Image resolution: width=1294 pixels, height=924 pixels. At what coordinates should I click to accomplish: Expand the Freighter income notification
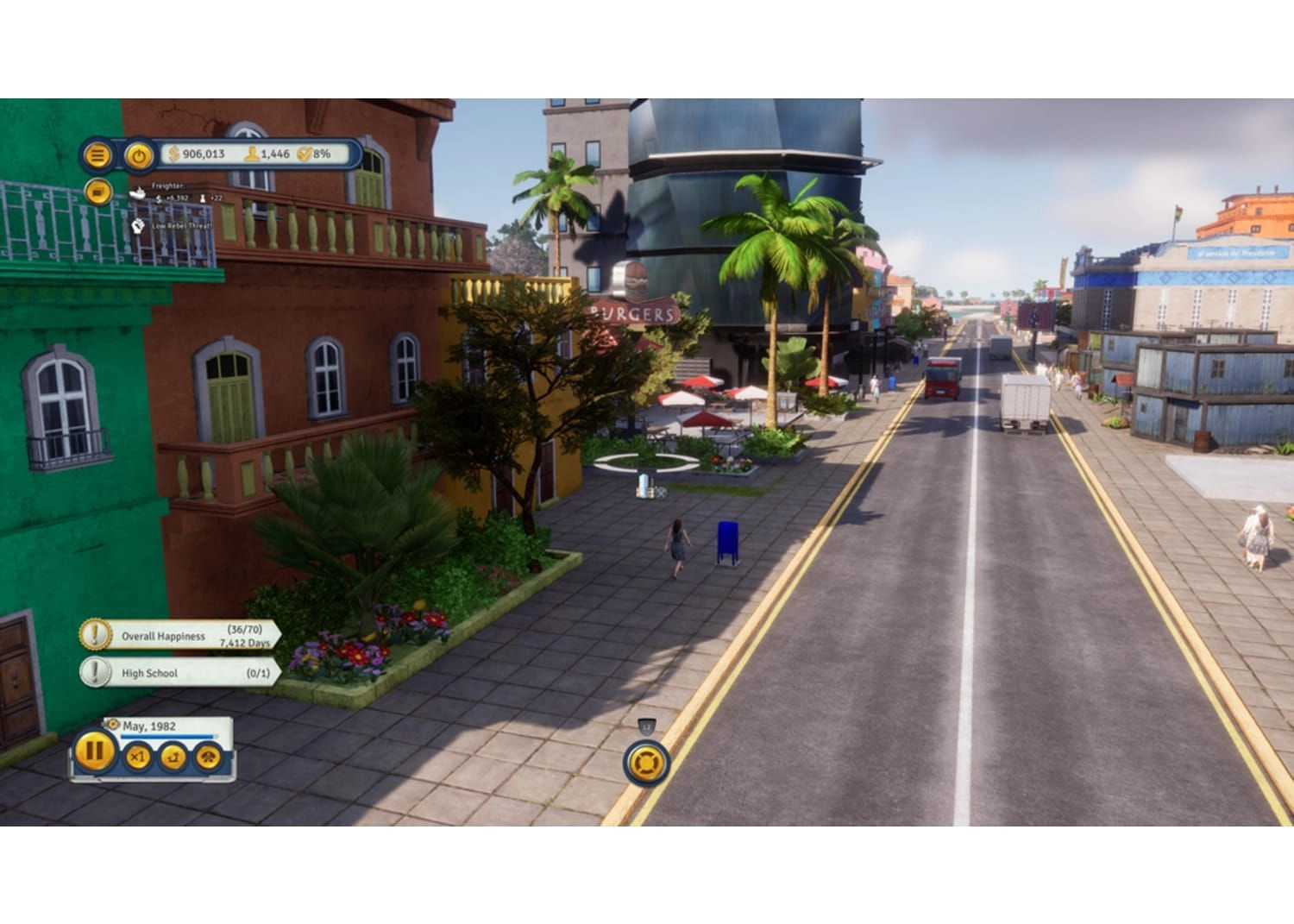pyautogui.click(x=173, y=191)
